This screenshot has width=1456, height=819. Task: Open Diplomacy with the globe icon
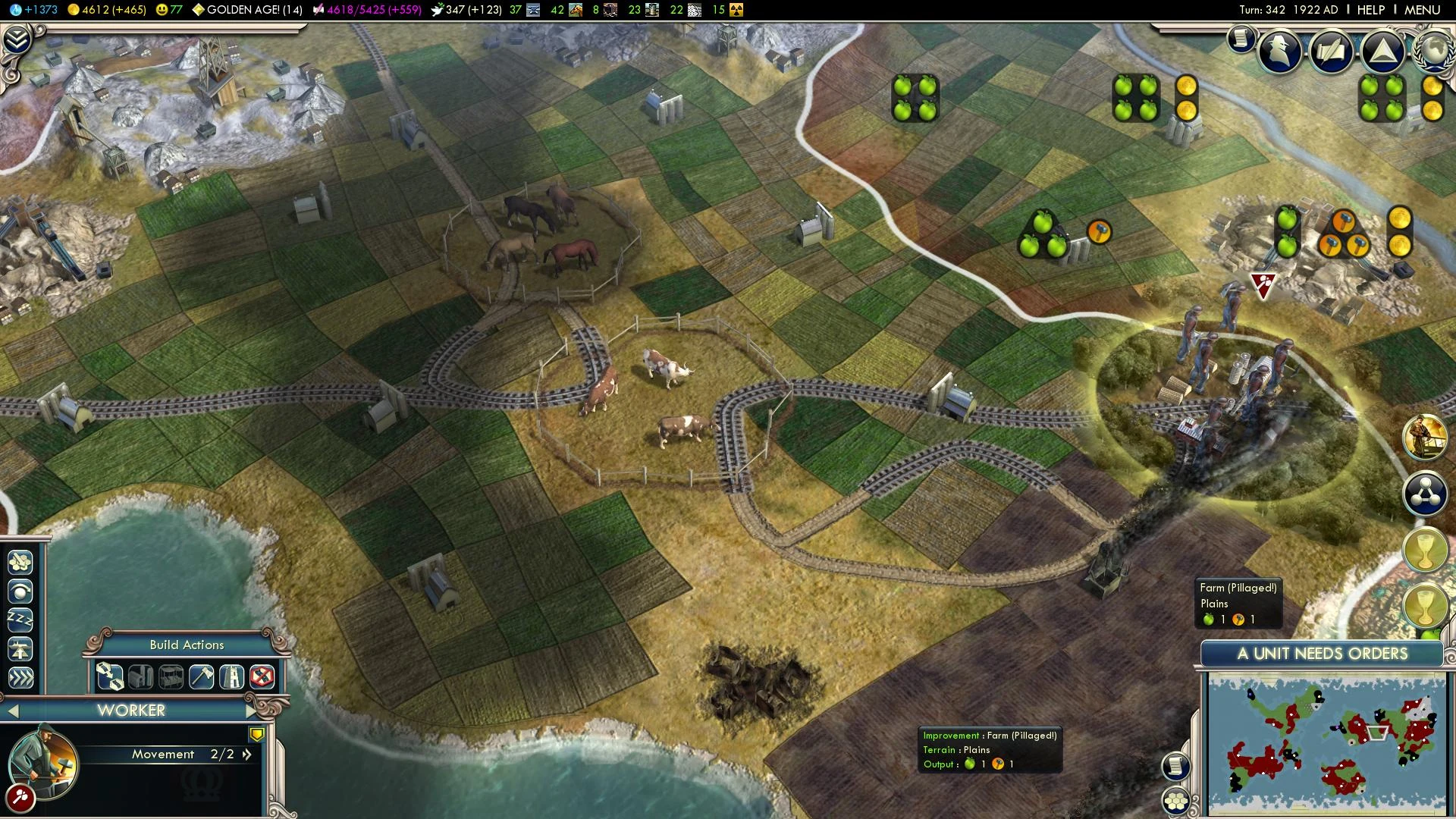[1432, 52]
